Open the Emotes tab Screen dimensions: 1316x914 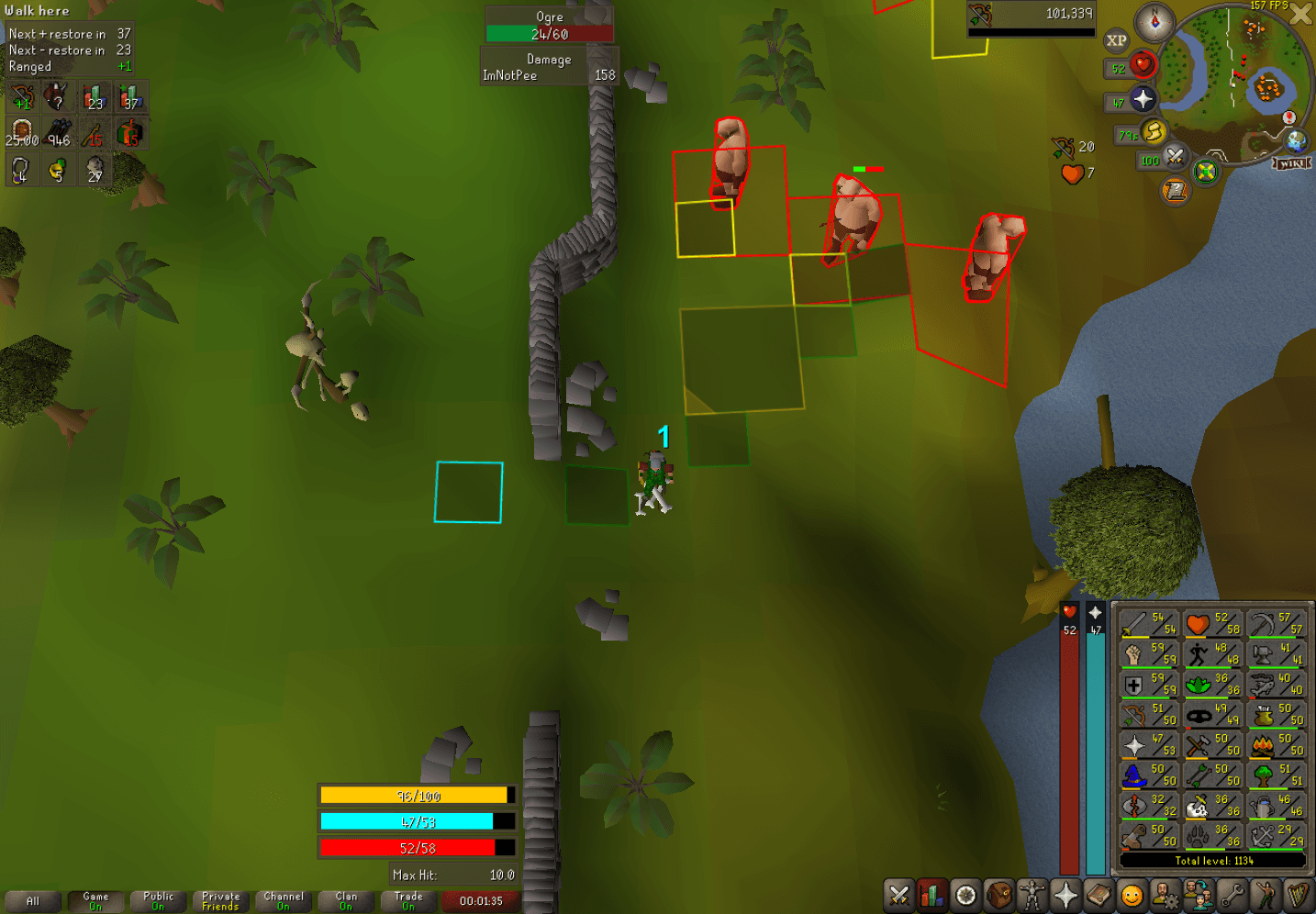(x=1266, y=893)
